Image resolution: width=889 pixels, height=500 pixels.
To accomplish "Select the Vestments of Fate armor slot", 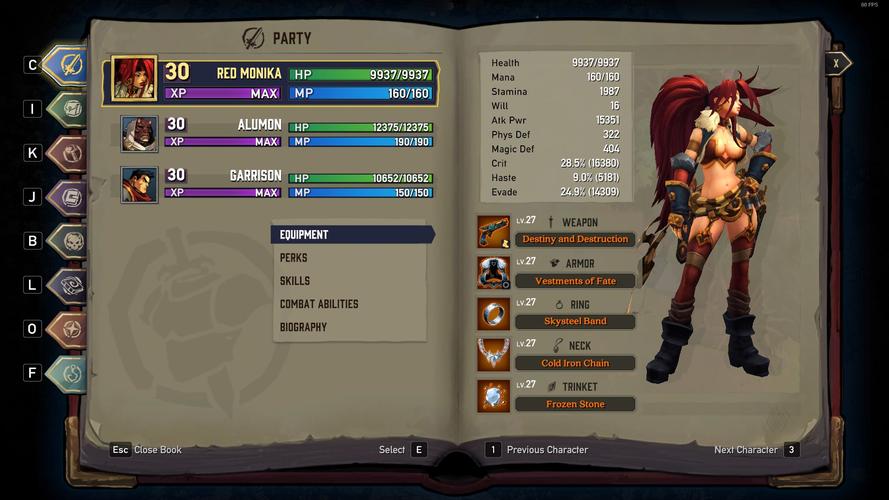I will [574, 281].
